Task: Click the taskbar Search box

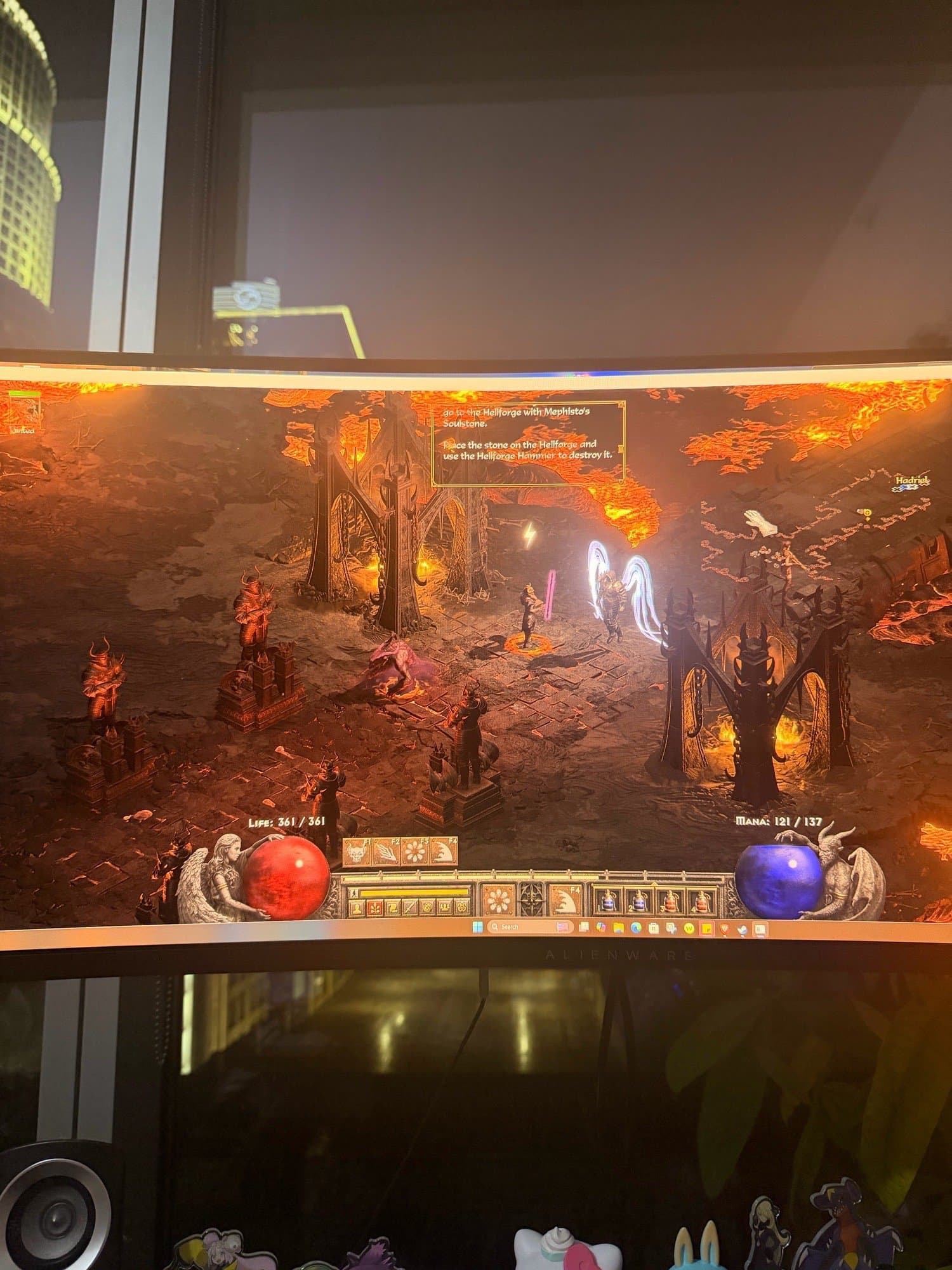Action: click(517, 926)
